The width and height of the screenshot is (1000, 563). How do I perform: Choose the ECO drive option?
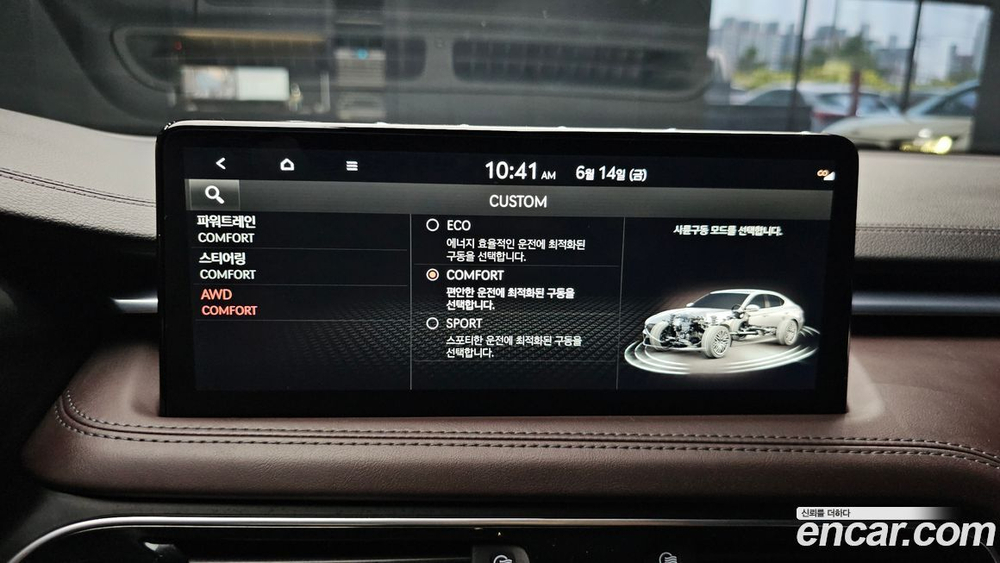click(x=433, y=226)
